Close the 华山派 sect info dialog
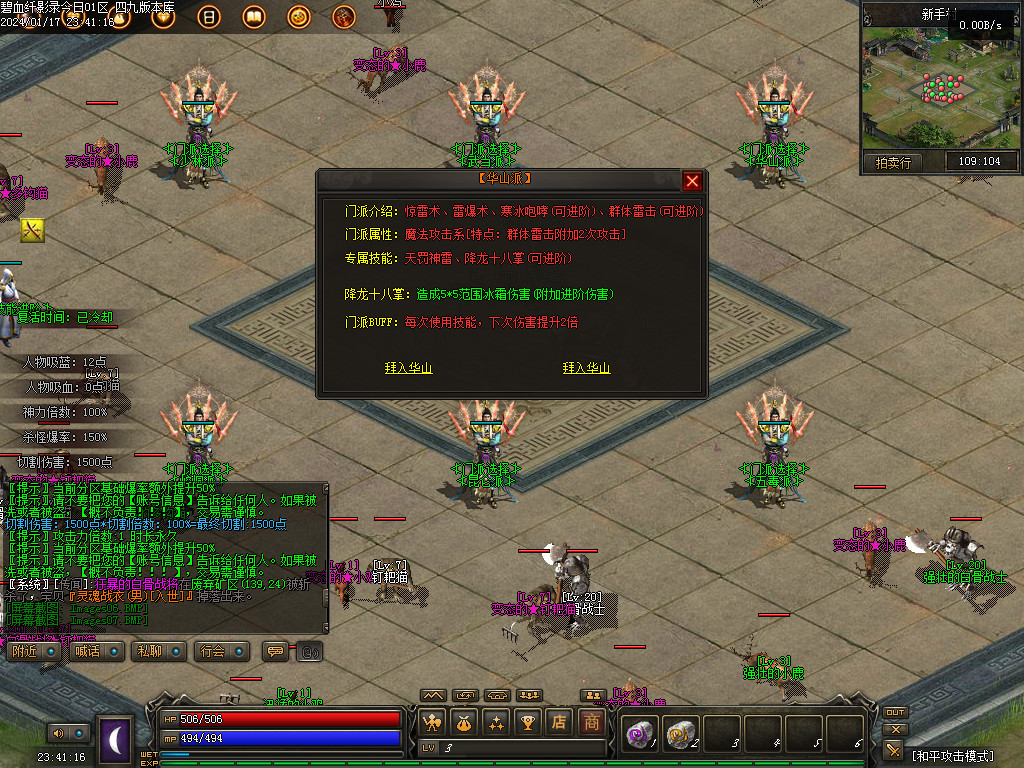Image resolution: width=1024 pixels, height=768 pixels. click(x=692, y=181)
